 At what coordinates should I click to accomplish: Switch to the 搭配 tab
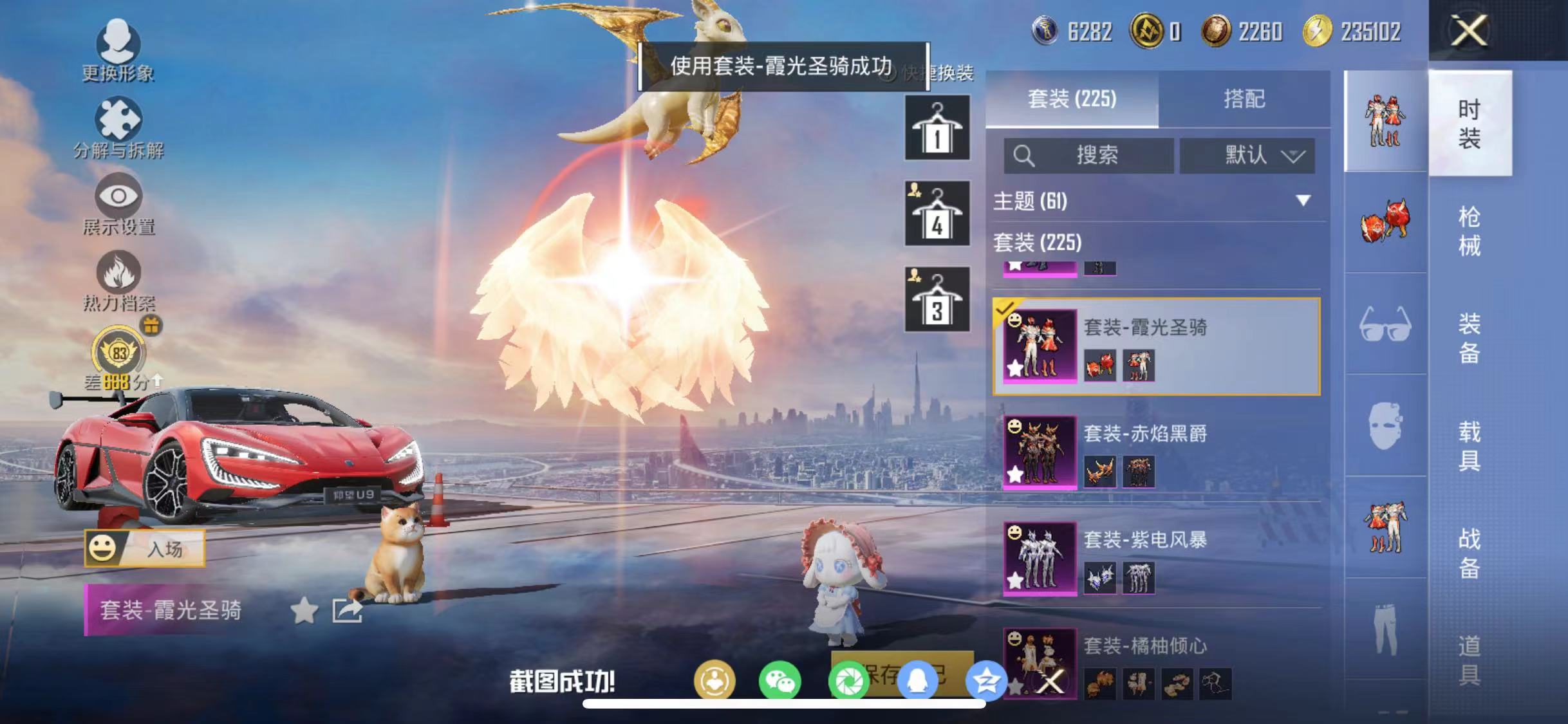coord(1246,98)
